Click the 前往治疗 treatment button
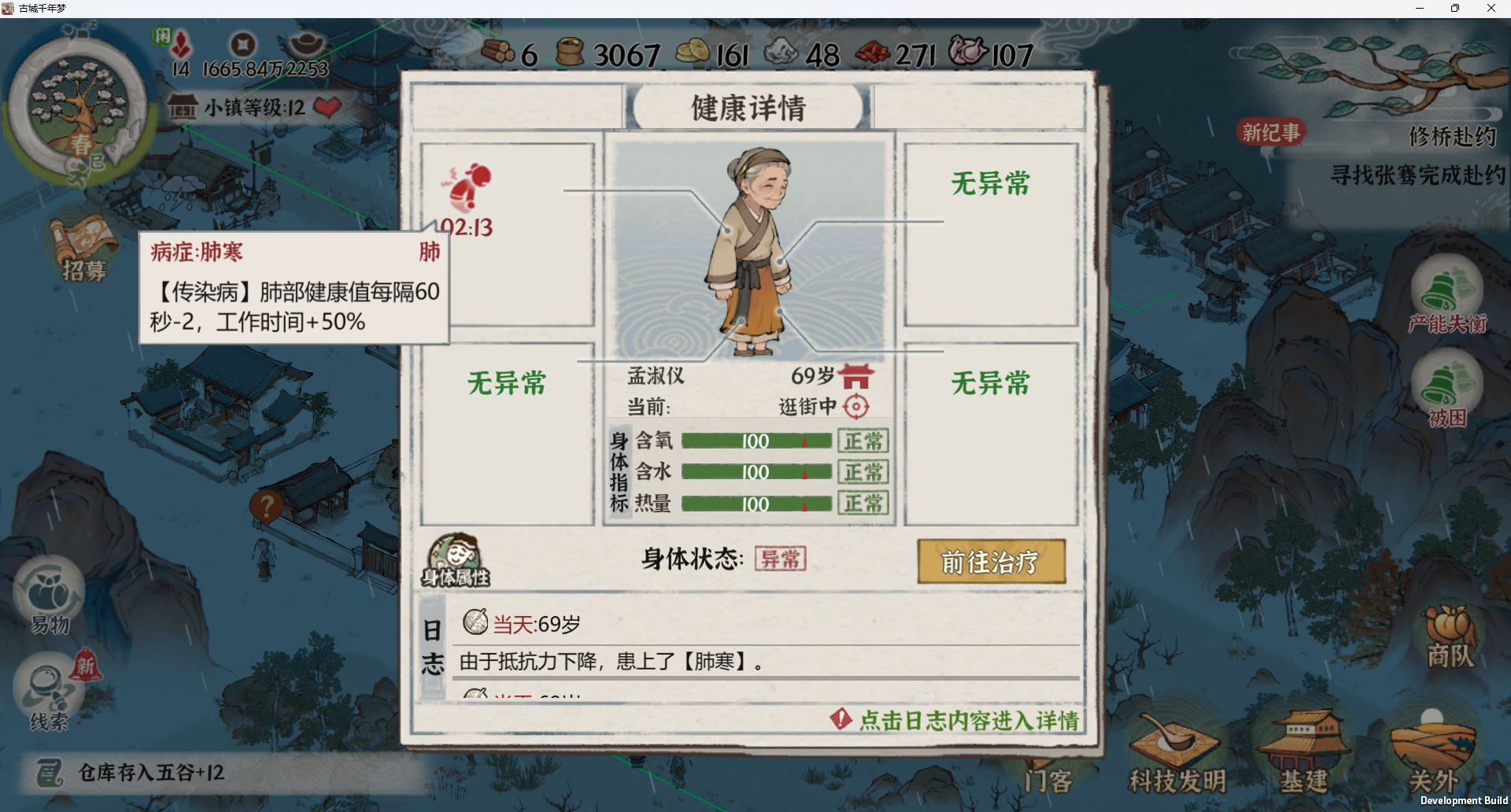 [991, 561]
